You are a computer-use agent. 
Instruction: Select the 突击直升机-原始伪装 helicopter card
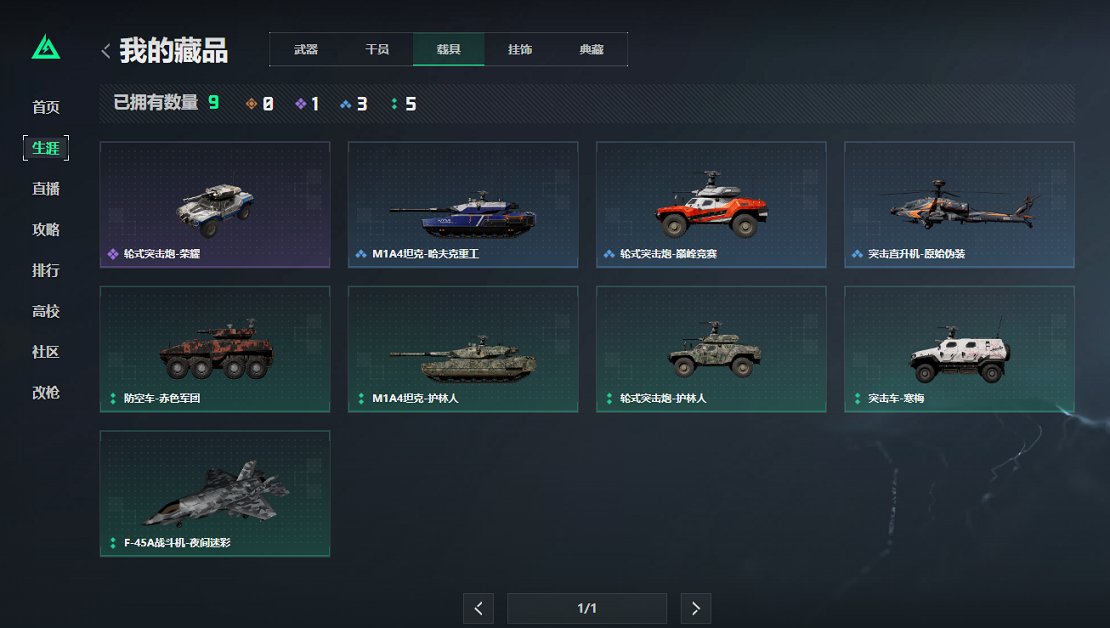coord(959,205)
